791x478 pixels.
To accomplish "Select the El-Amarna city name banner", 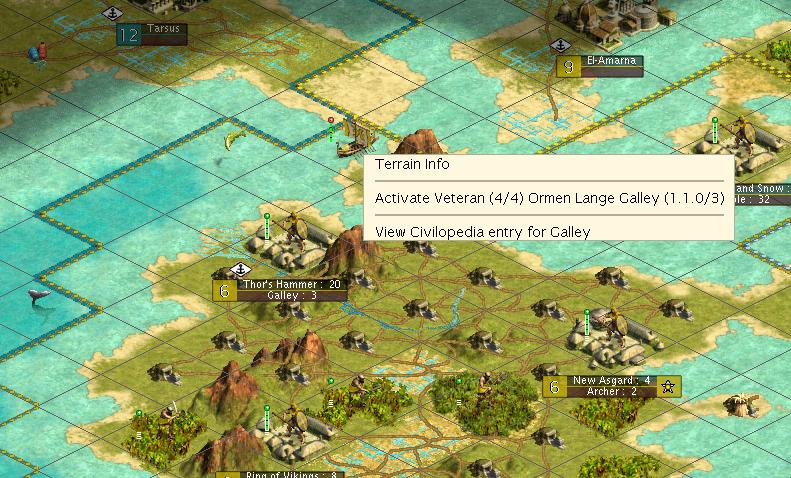I will 611,62.
